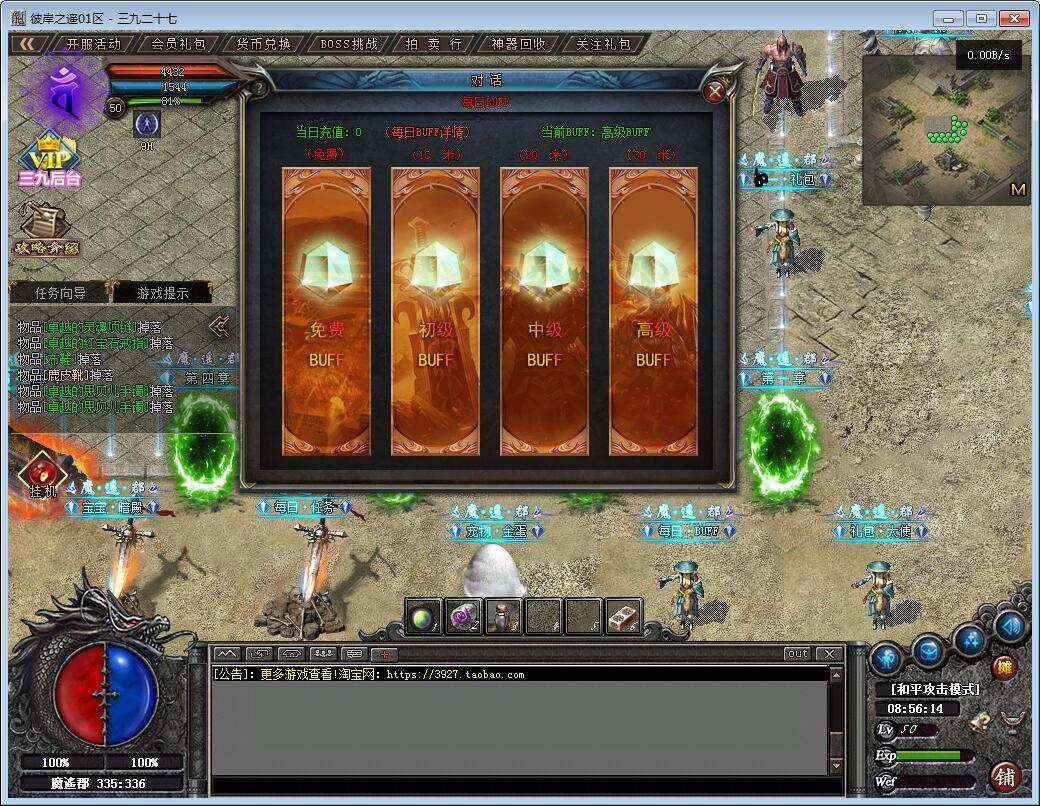Claim the 高级 BUFF card
1040x806 pixels.
click(x=653, y=311)
